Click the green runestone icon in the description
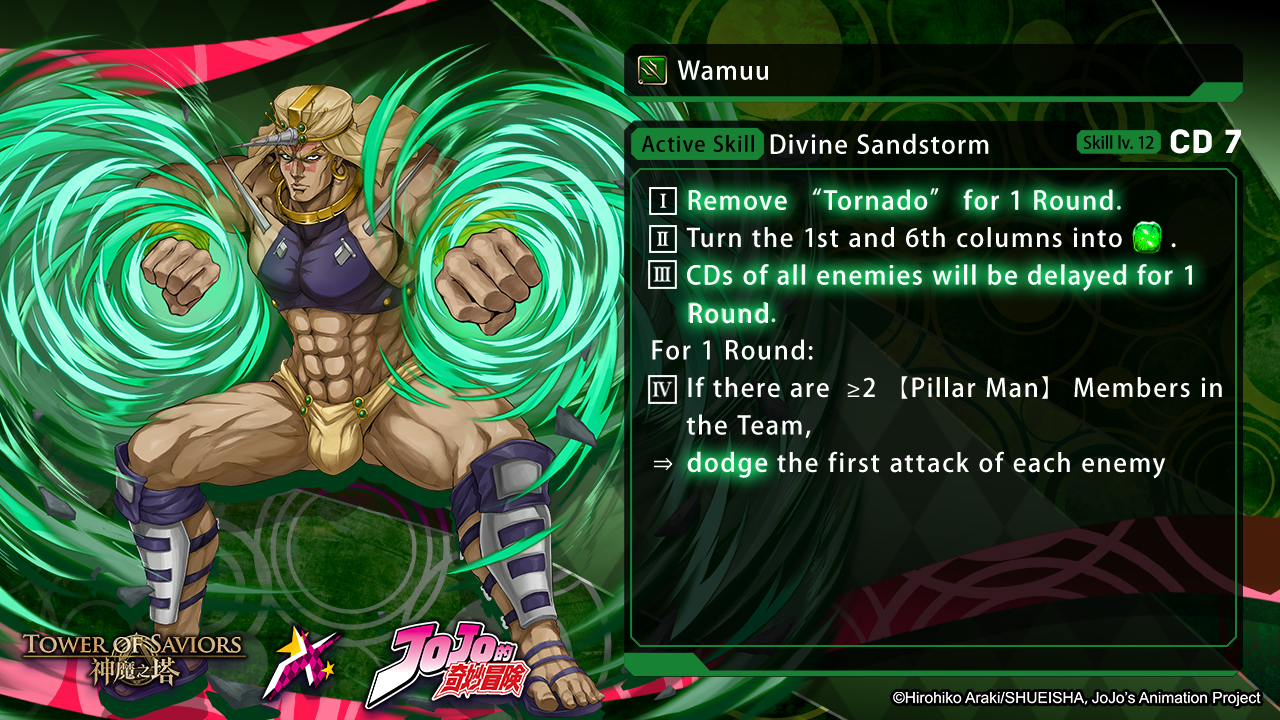The height and width of the screenshot is (720, 1280). point(1146,239)
